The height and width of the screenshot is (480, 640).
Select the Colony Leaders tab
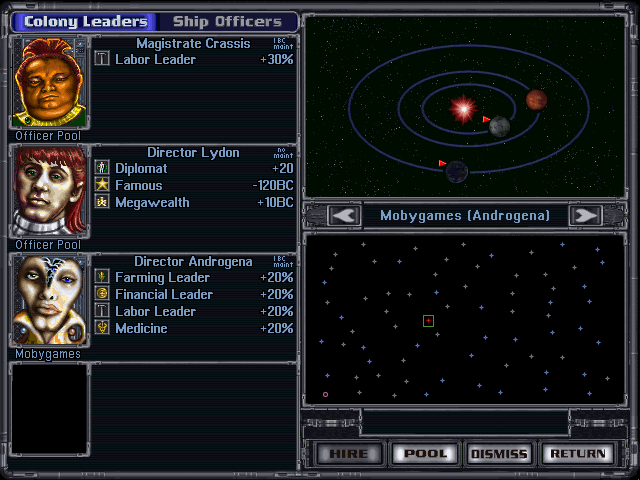pyautogui.click(x=85, y=21)
